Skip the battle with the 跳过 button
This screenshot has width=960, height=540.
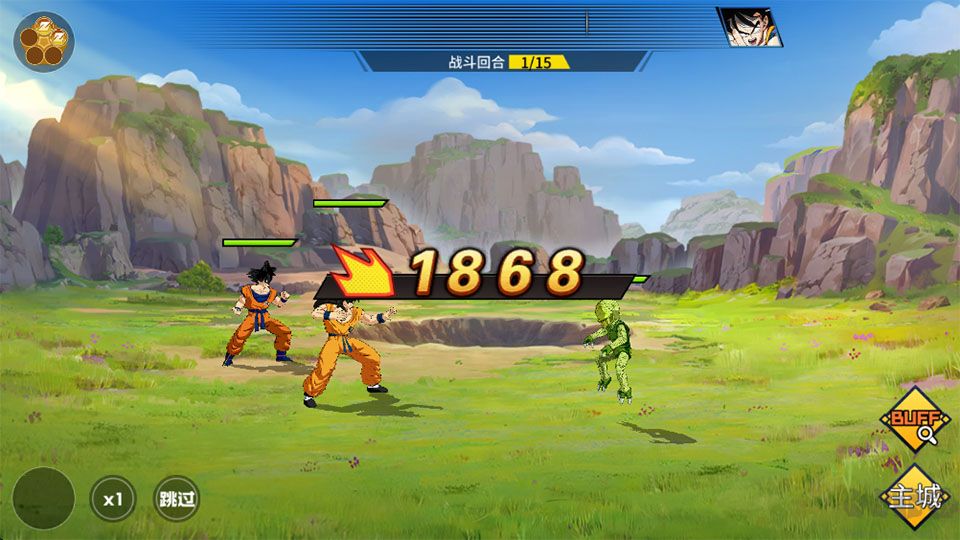[176, 498]
